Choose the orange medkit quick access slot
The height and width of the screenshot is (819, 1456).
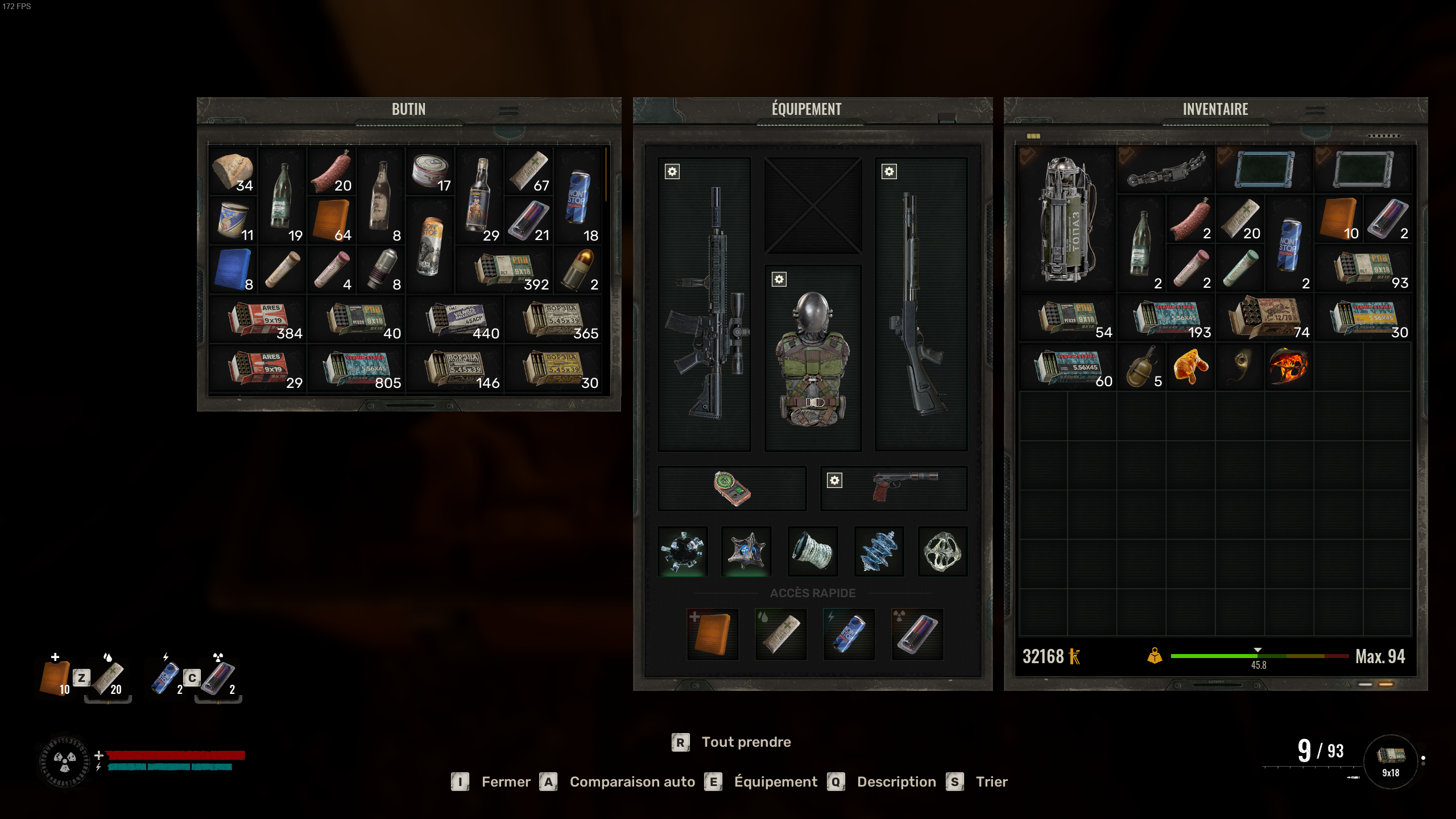tap(712, 634)
